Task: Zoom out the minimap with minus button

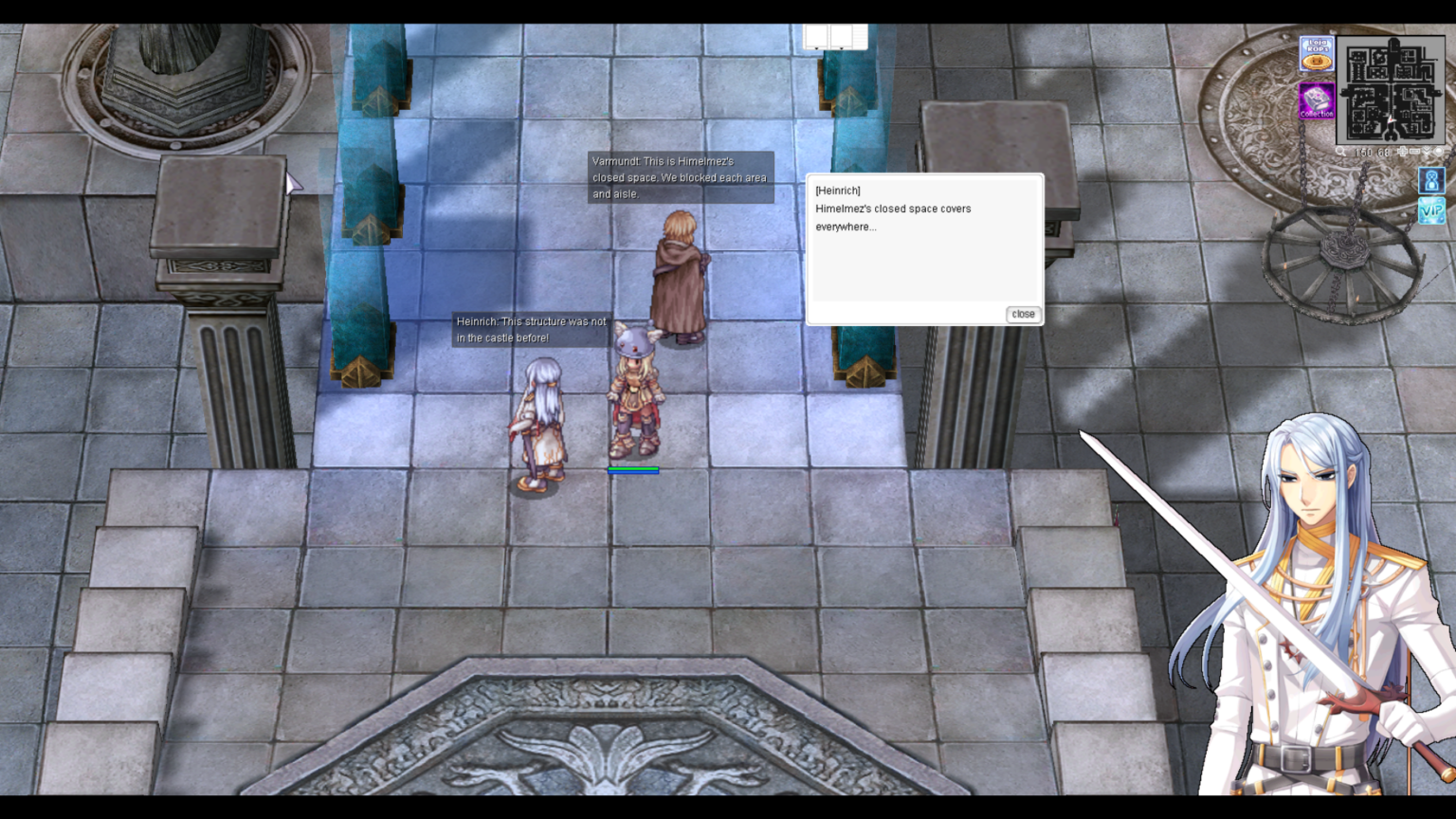Action: pyautogui.click(x=1414, y=152)
